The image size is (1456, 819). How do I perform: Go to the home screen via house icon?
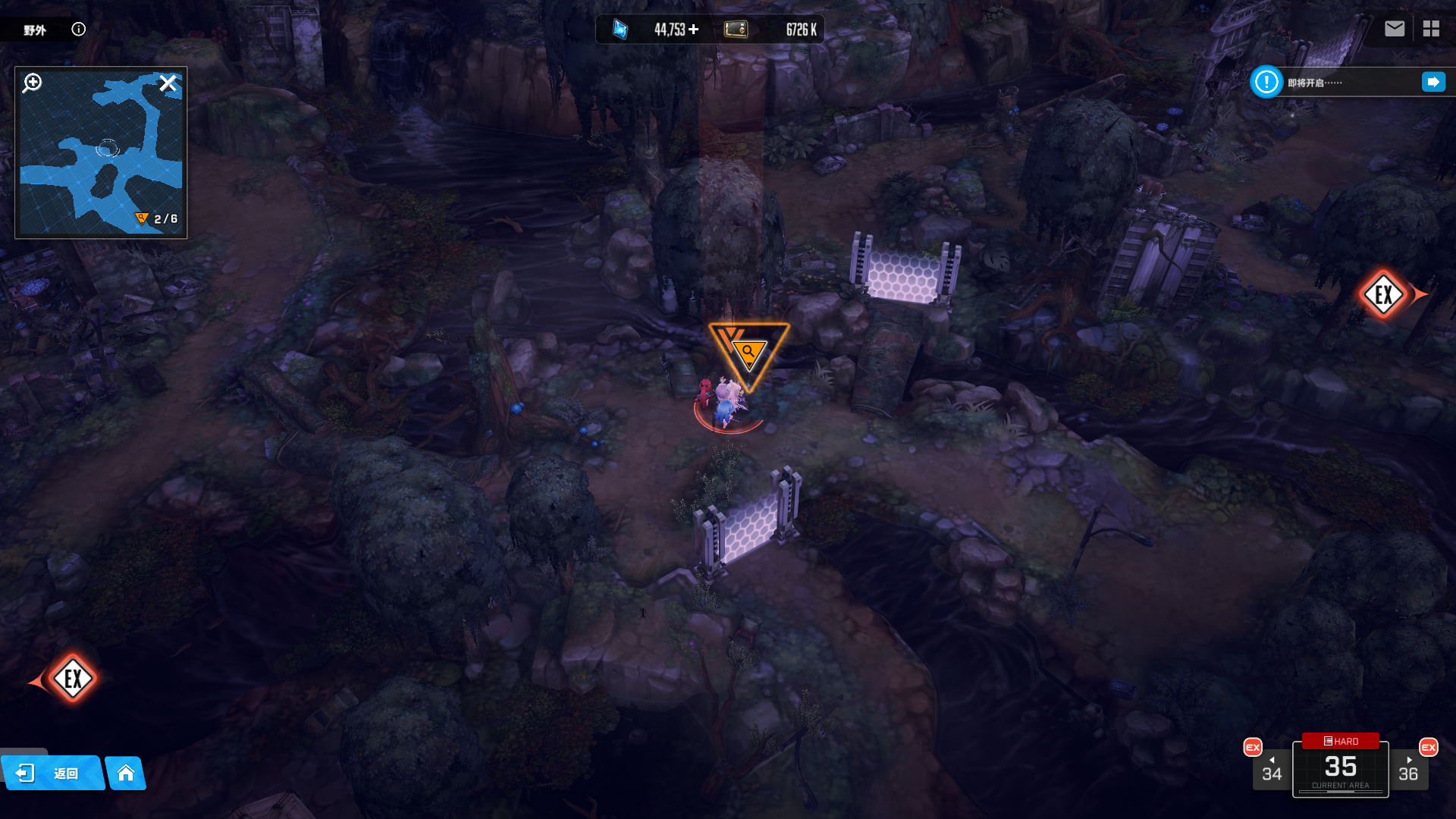(126, 773)
